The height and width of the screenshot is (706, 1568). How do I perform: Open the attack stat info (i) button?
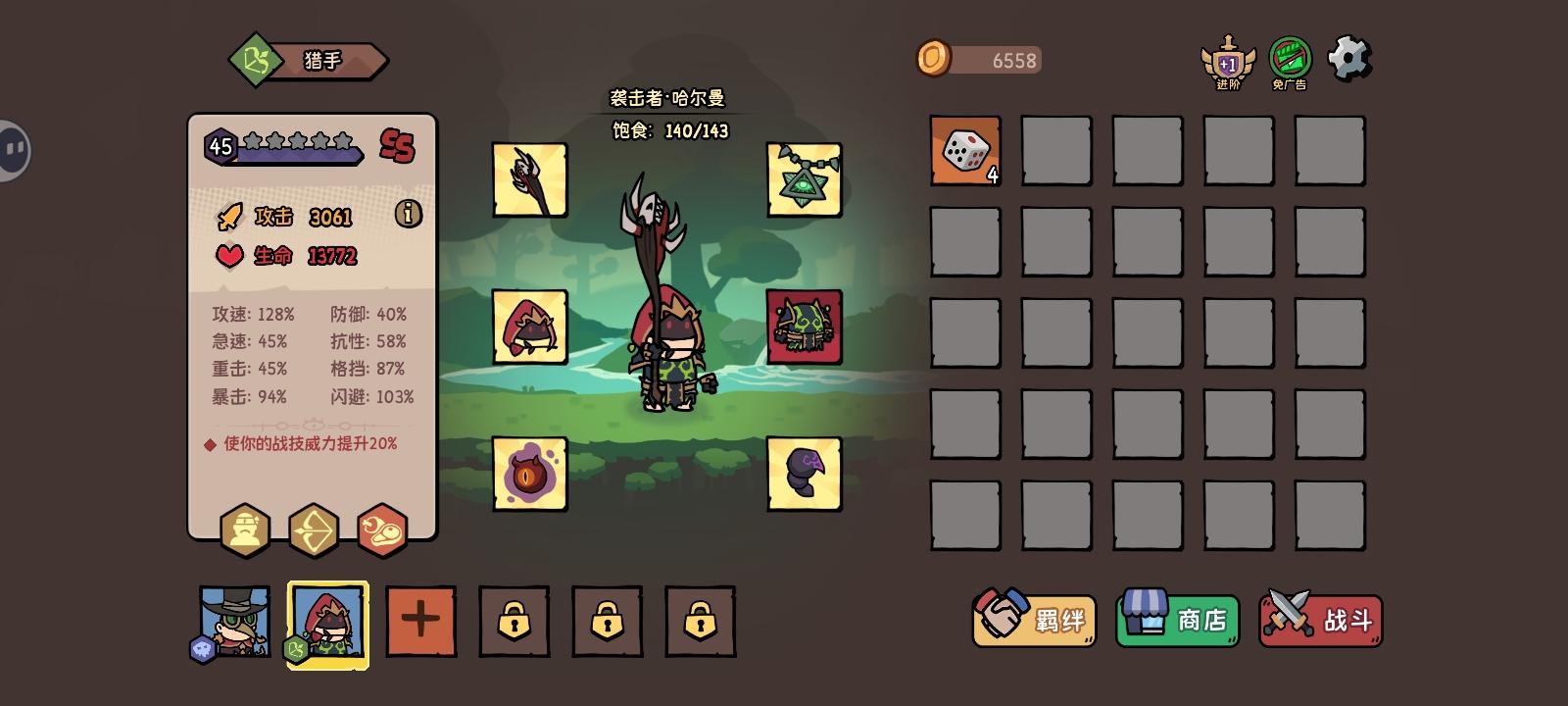coord(409,215)
